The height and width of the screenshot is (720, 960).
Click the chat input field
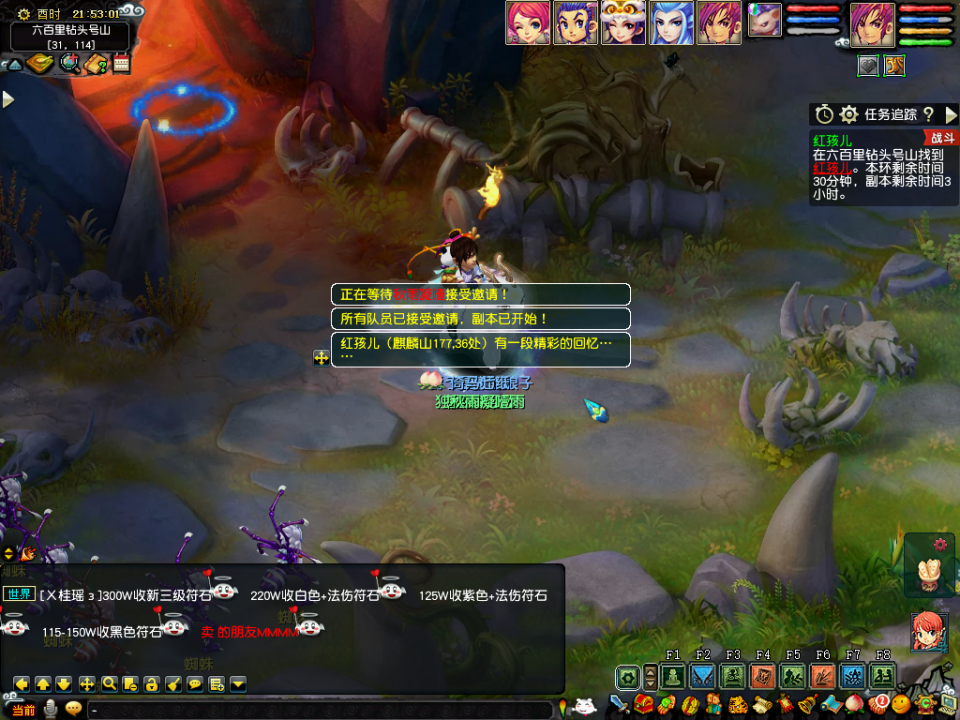tap(320, 710)
